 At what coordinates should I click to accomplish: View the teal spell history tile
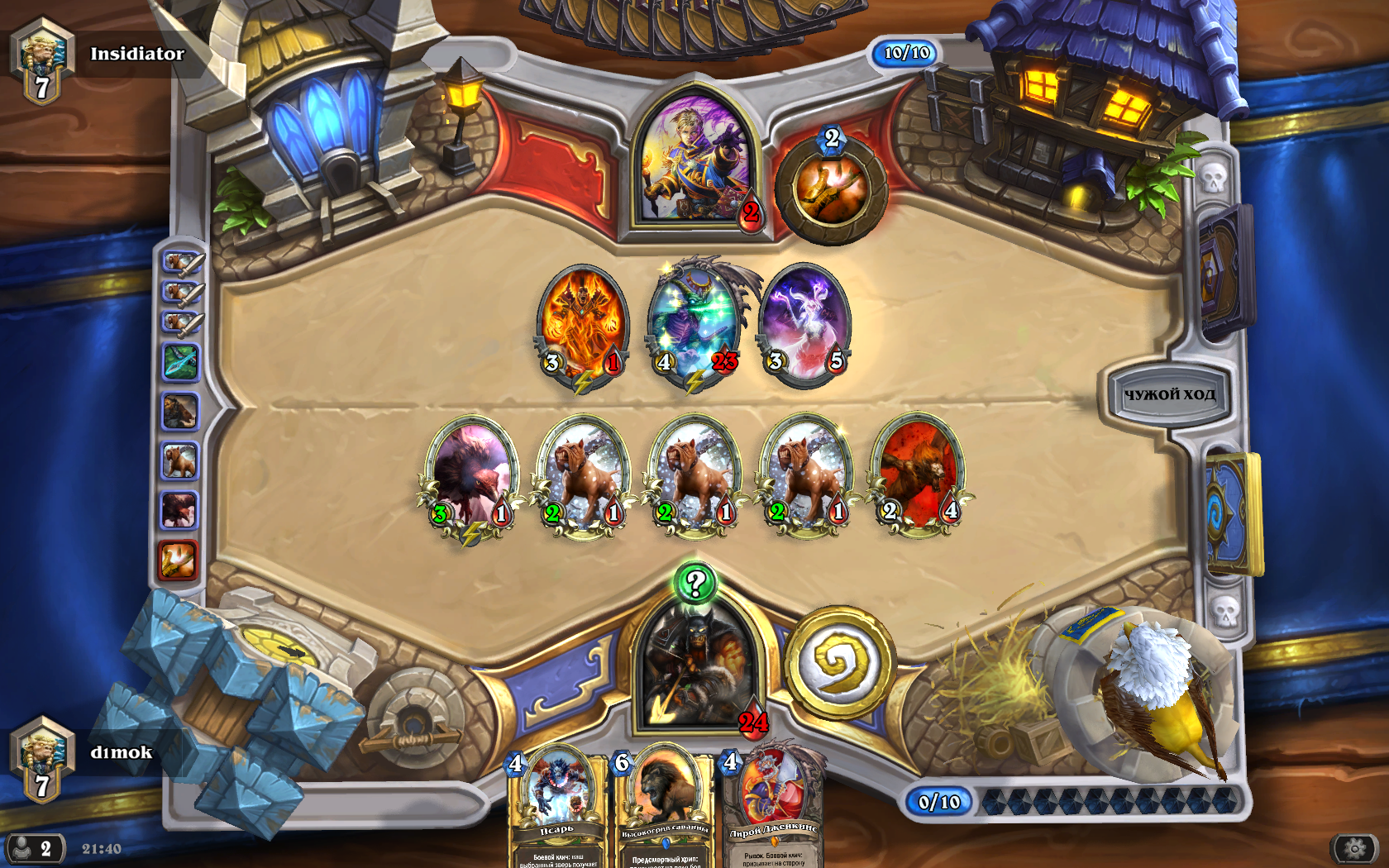(180, 362)
